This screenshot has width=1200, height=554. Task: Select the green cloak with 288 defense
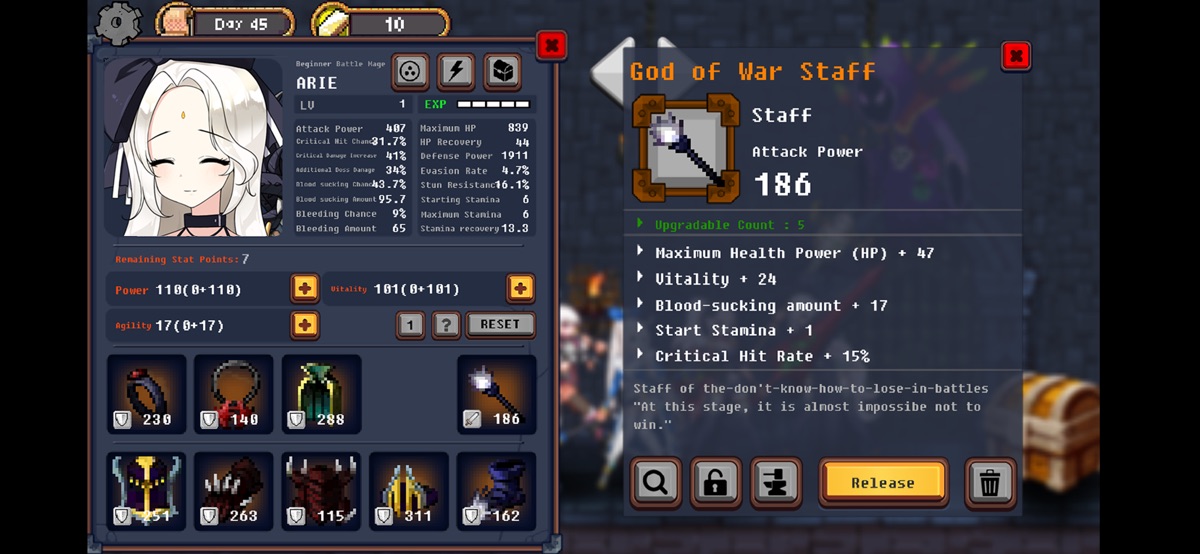pyautogui.click(x=321, y=394)
